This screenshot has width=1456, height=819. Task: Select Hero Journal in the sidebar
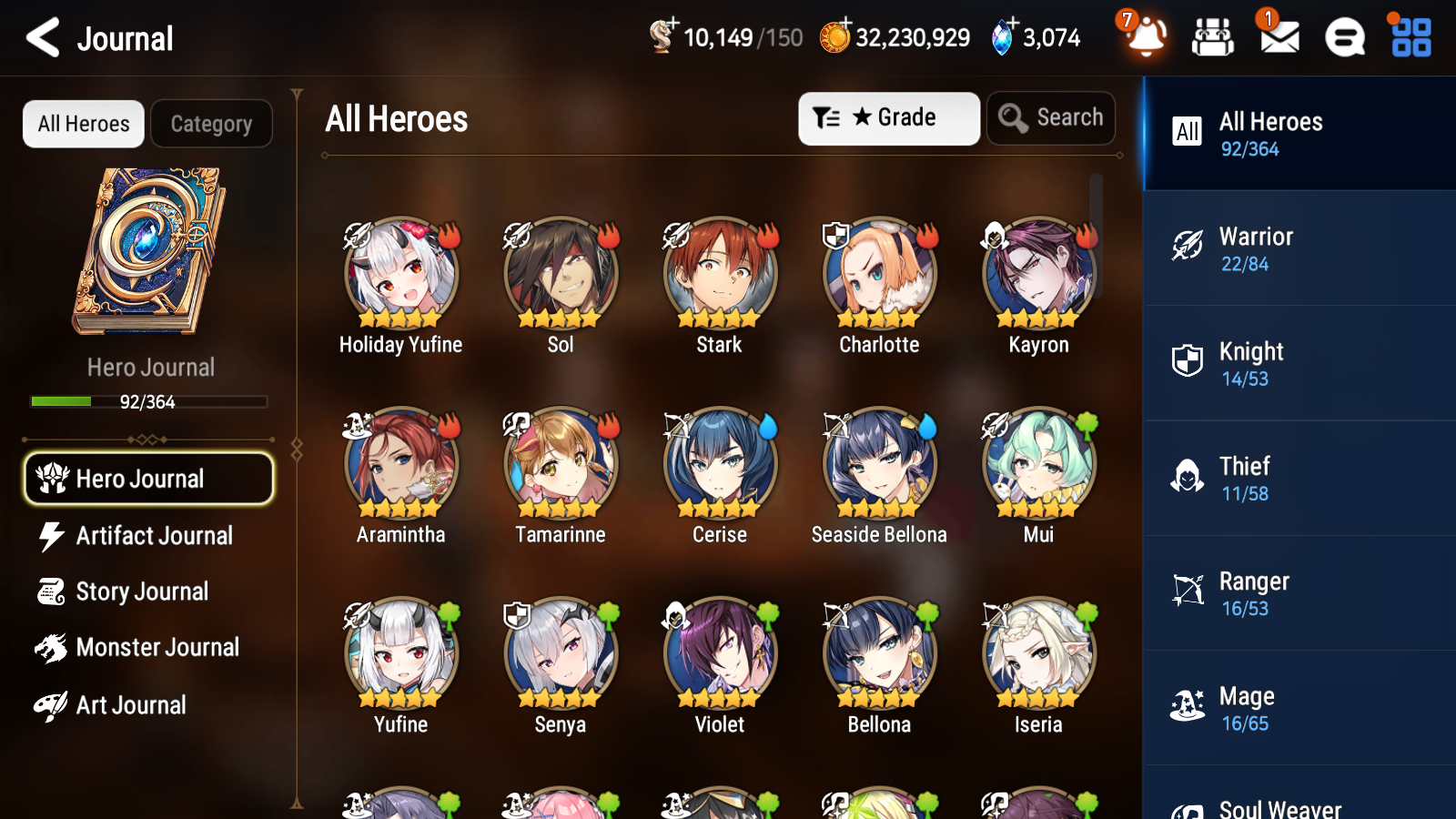tap(148, 478)
